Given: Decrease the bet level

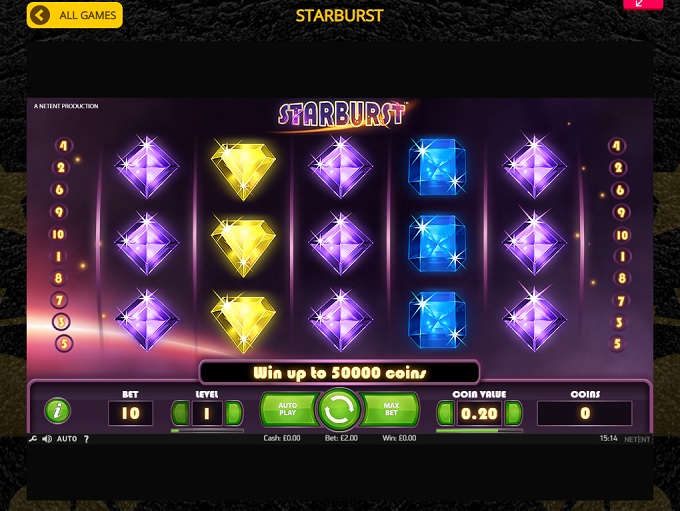Looking at the screenshot, I should [x=180, y=412].
